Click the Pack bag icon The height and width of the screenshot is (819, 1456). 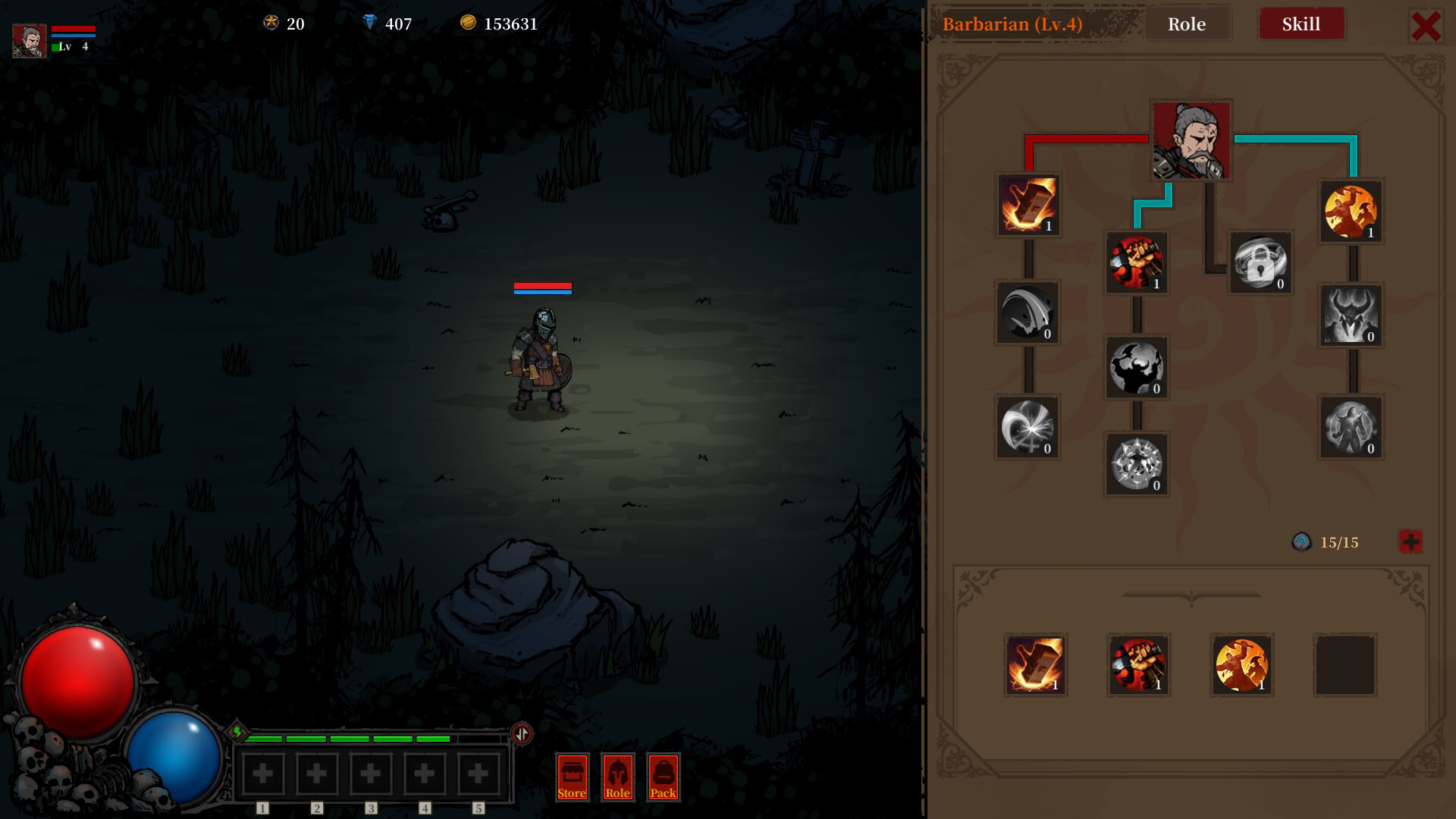pos(664,777)
